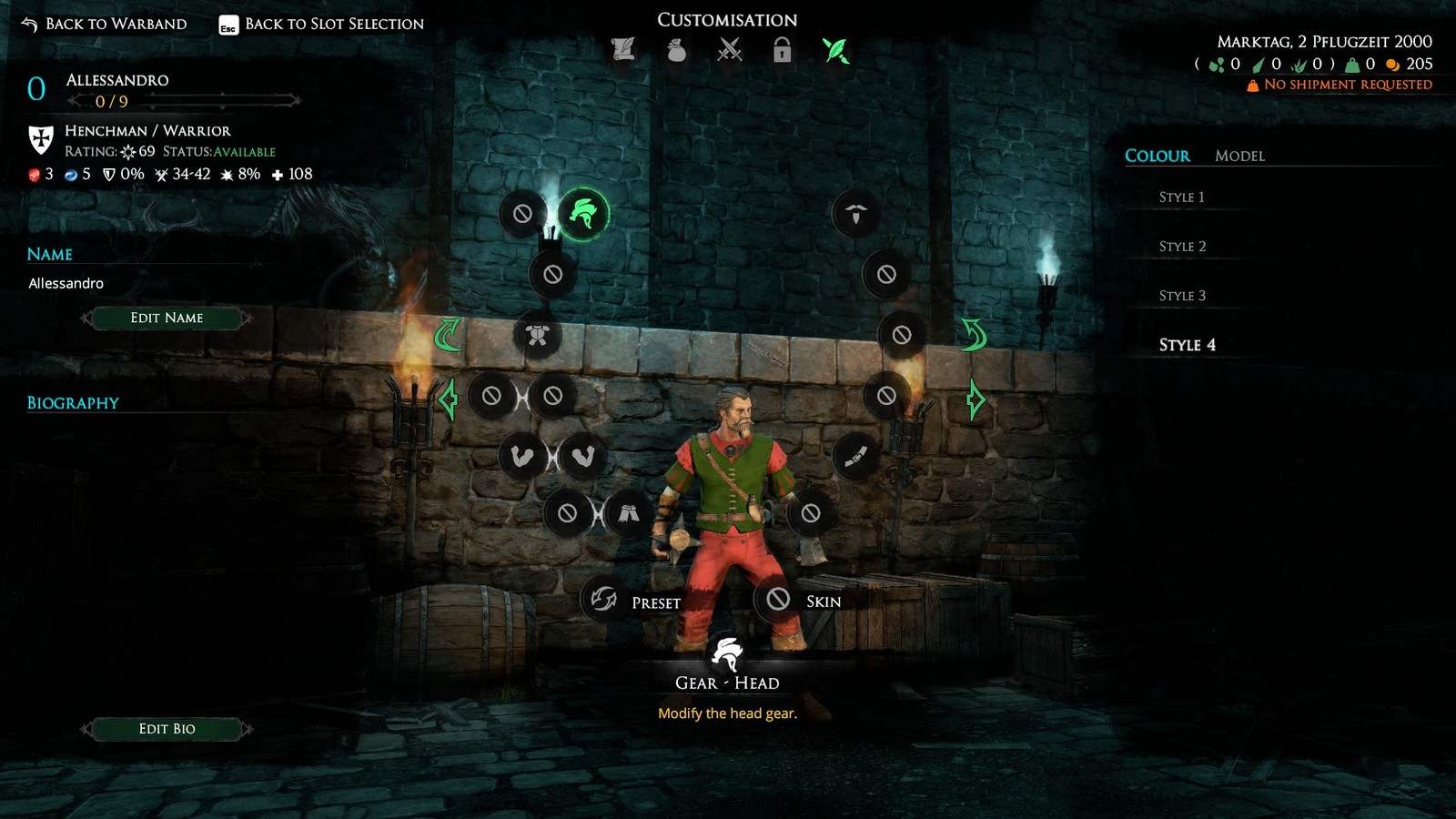Go back to the warband screen
This screenshot has width=1456, height=819.
[104, 24]
